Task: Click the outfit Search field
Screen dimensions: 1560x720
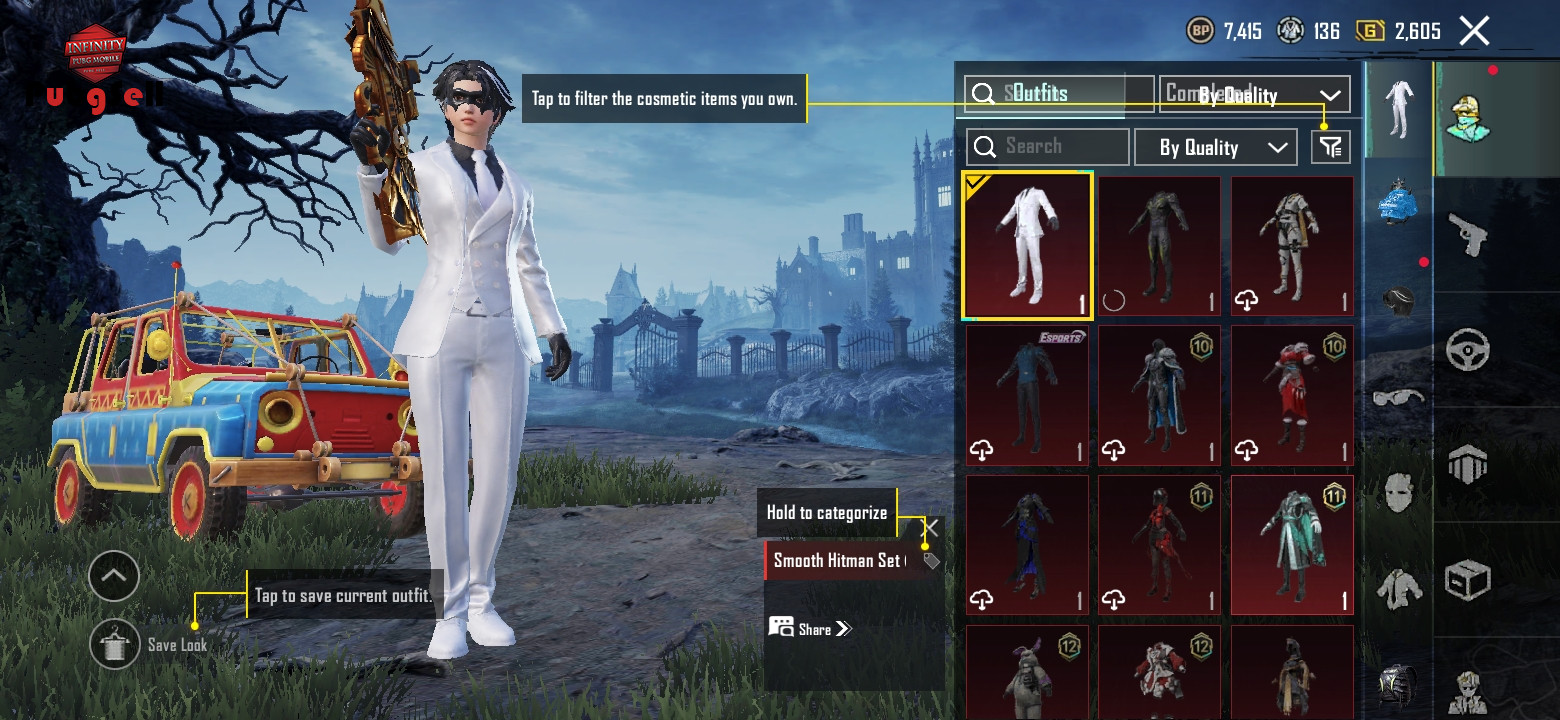Action: click(1047, 147)
